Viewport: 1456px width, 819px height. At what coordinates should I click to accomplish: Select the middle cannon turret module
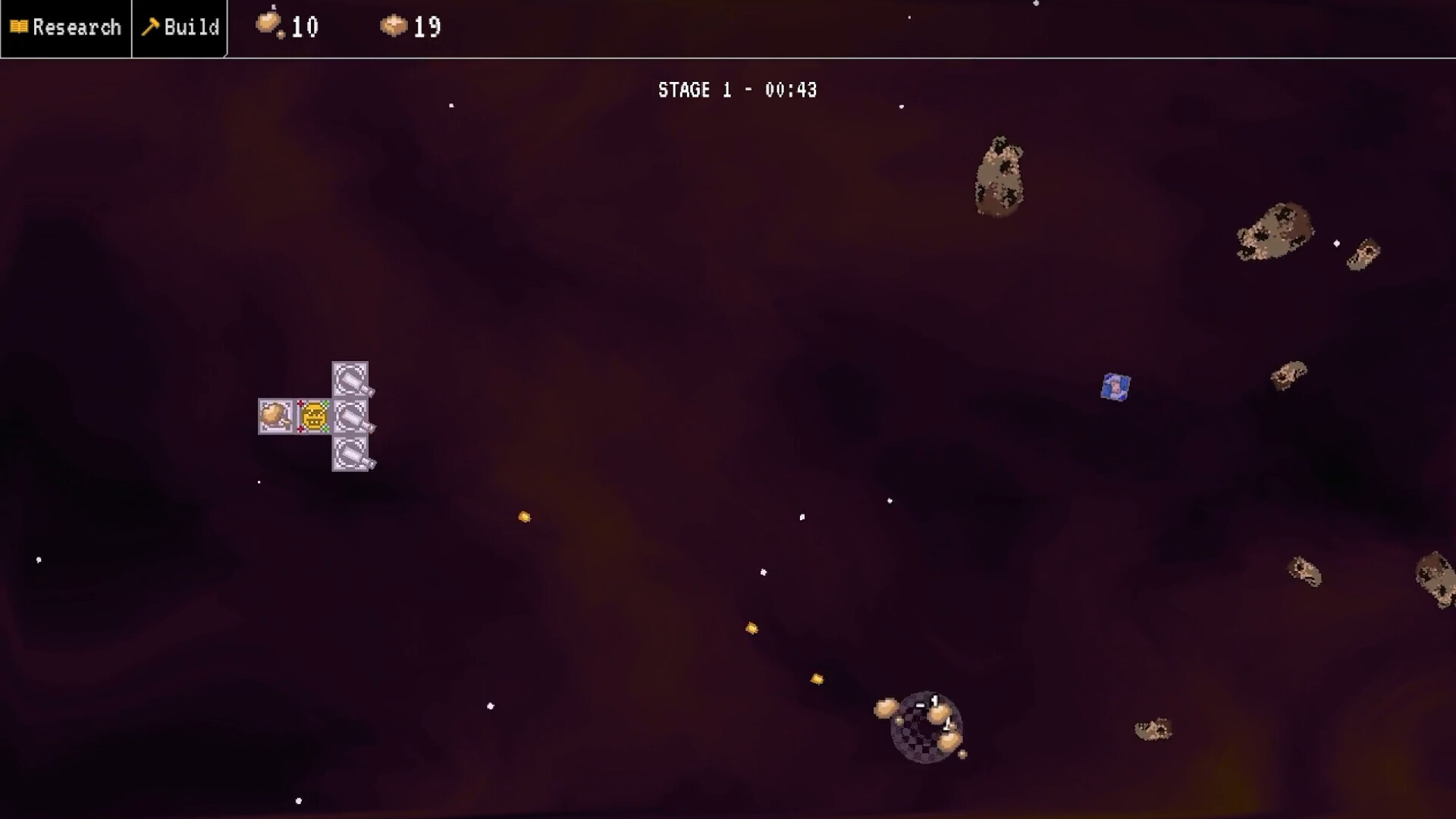coord(350,416)
